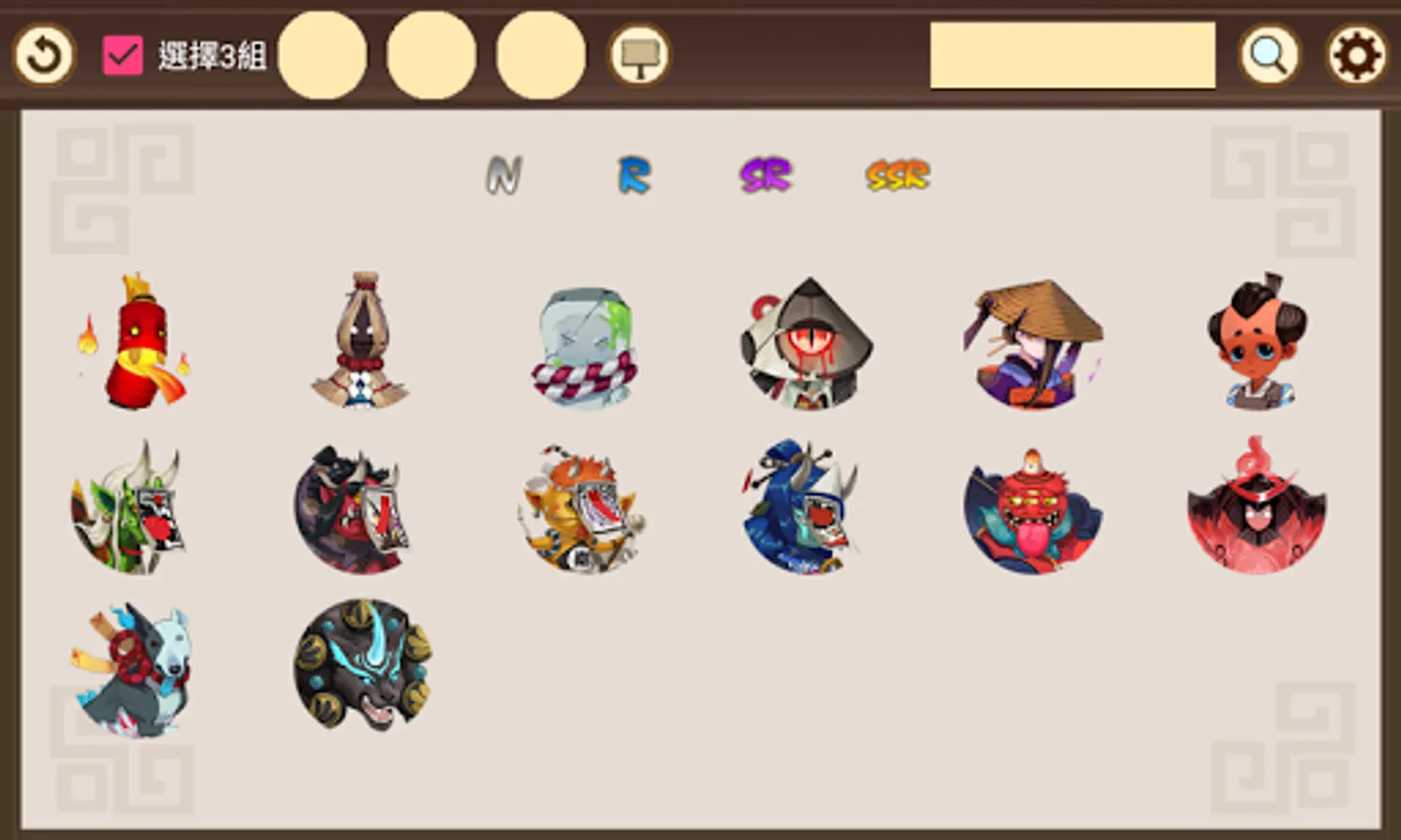Click the pink checkbox swatch

120,54
